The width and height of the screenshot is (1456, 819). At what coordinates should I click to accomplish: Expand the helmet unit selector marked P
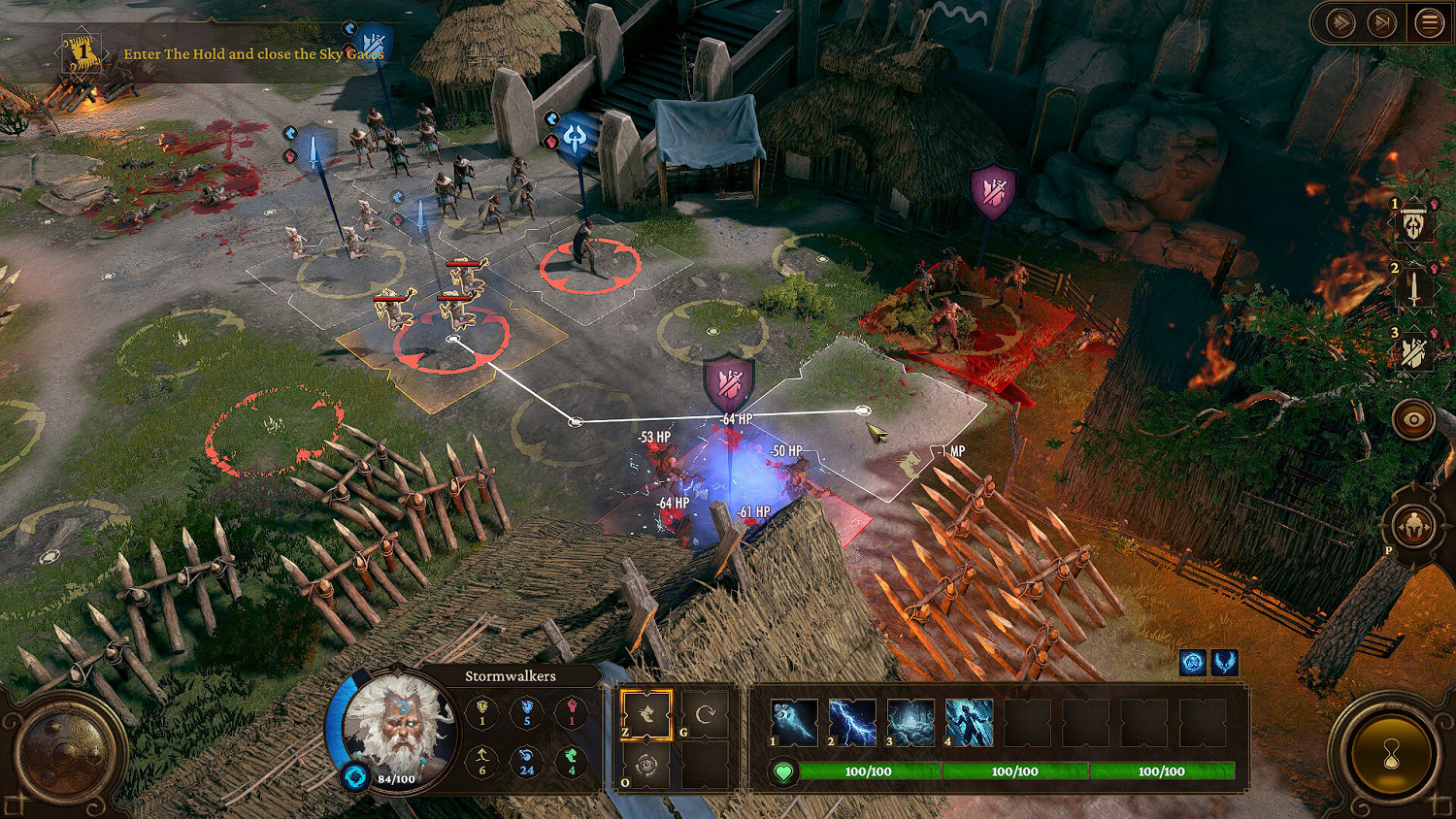click(x=1412, y=524)
